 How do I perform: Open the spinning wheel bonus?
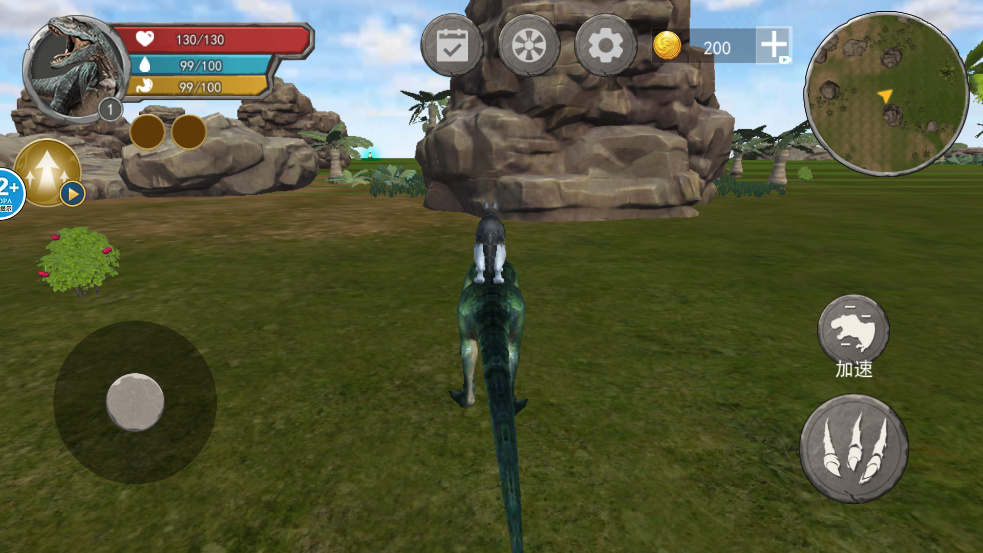pos(529,45)
